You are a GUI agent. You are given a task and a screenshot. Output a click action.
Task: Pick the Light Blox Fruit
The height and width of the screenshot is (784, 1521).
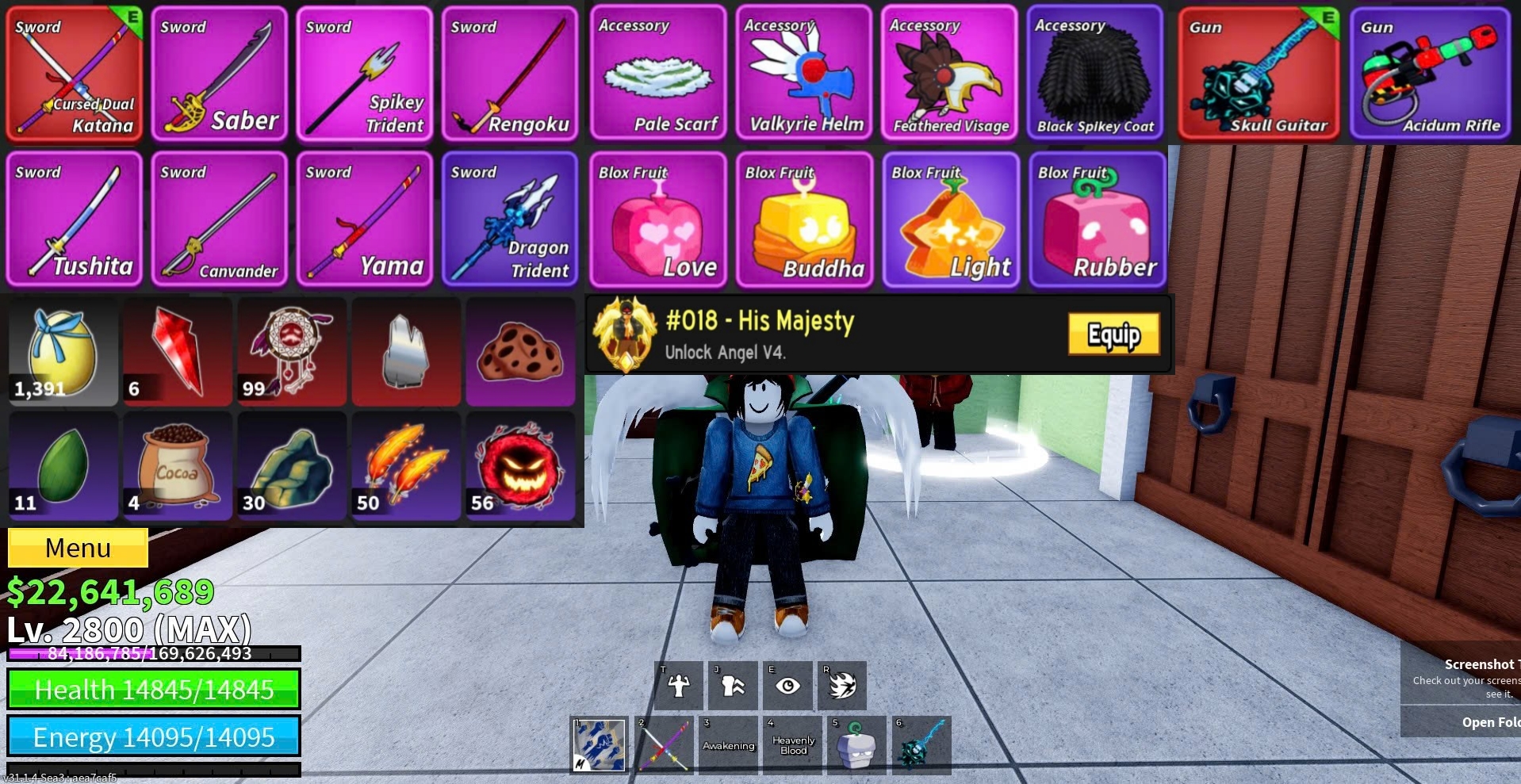tap(950, 220)
